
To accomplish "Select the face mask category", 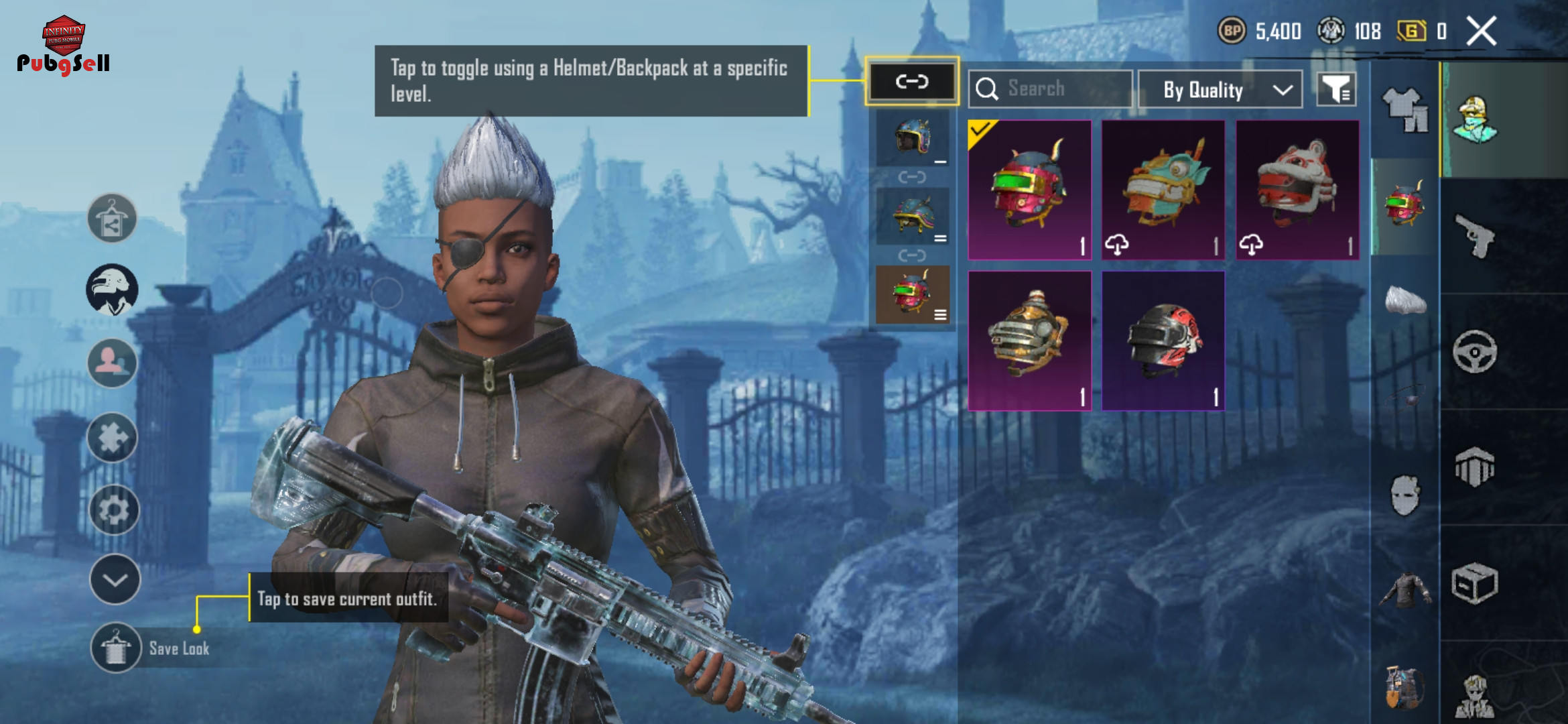I will click(x=1404, y=496).
